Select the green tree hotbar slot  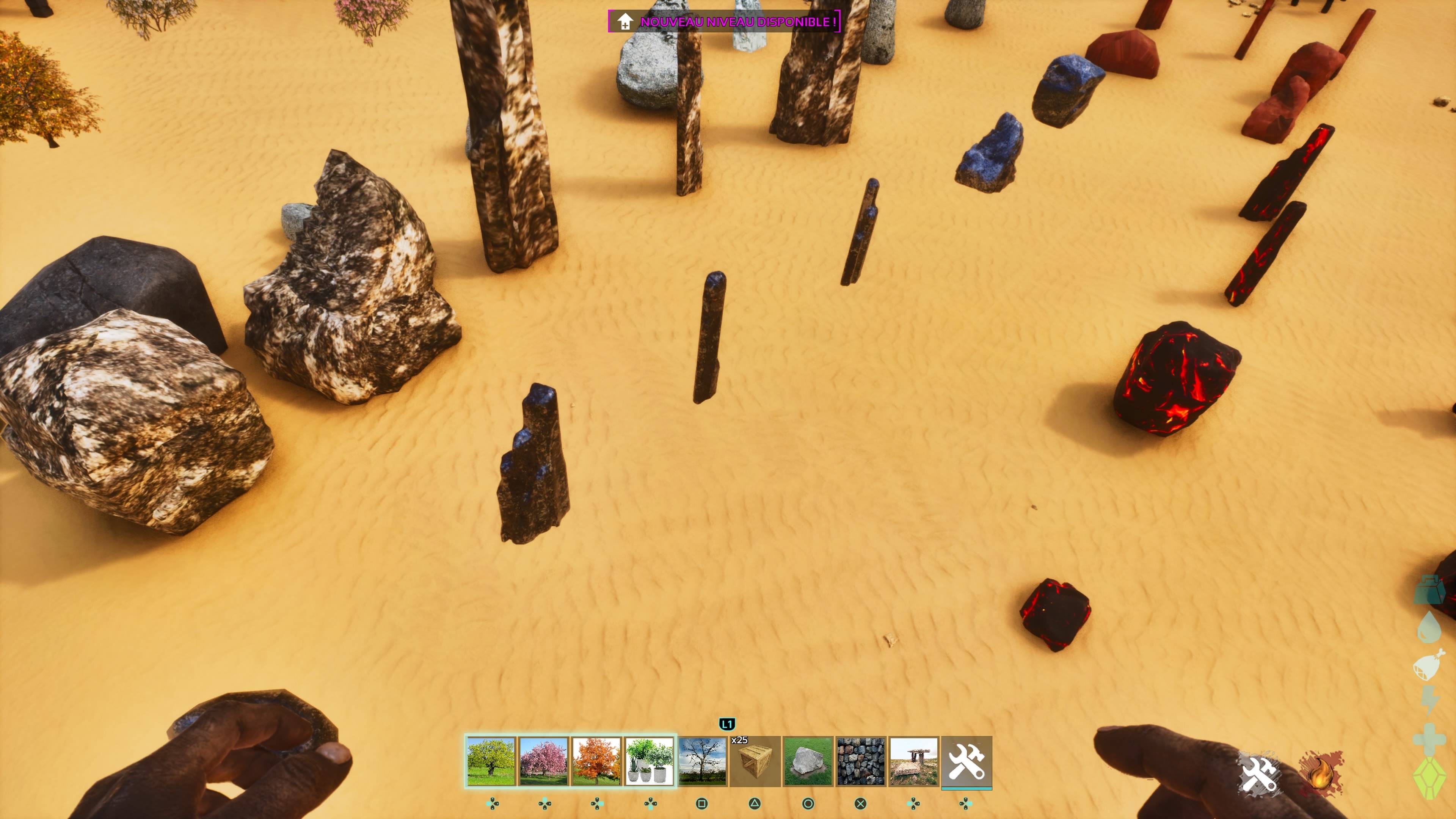coord(491,761)
